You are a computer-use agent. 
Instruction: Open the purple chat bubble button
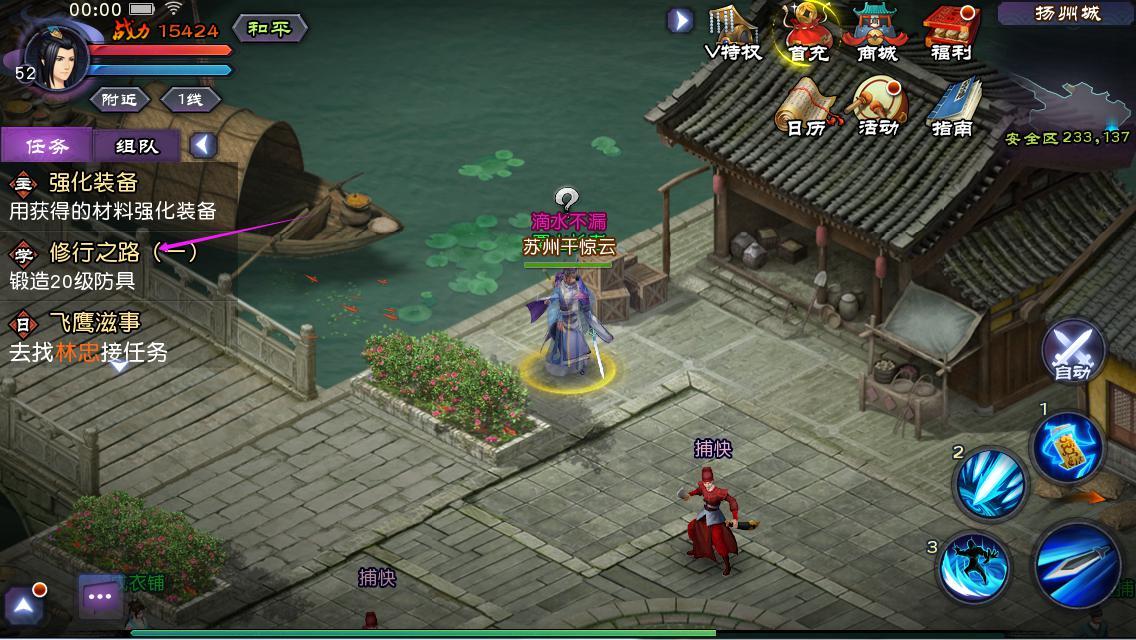click(x=100, y=596)
